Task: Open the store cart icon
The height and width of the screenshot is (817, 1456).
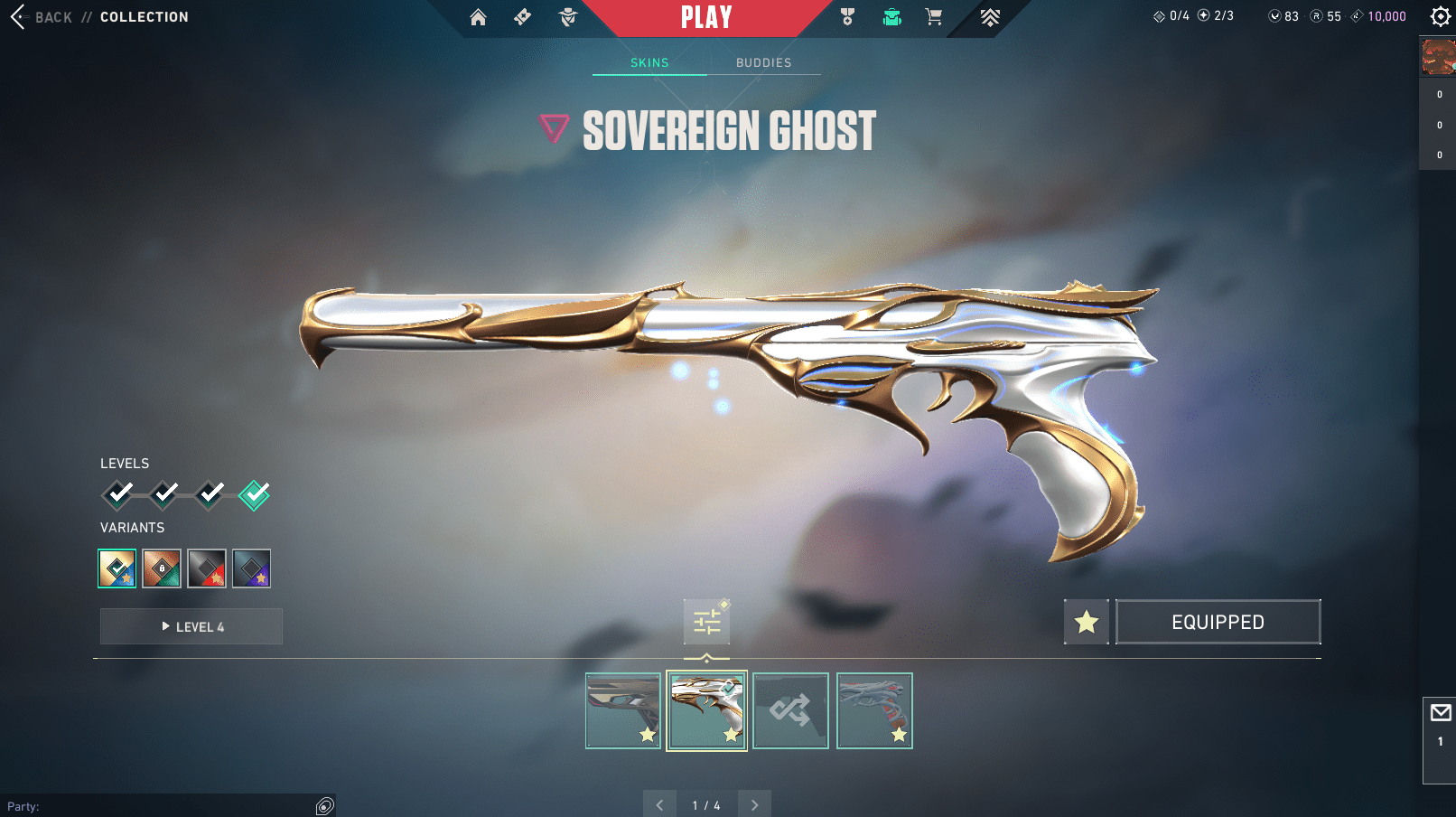Action: 934,17
